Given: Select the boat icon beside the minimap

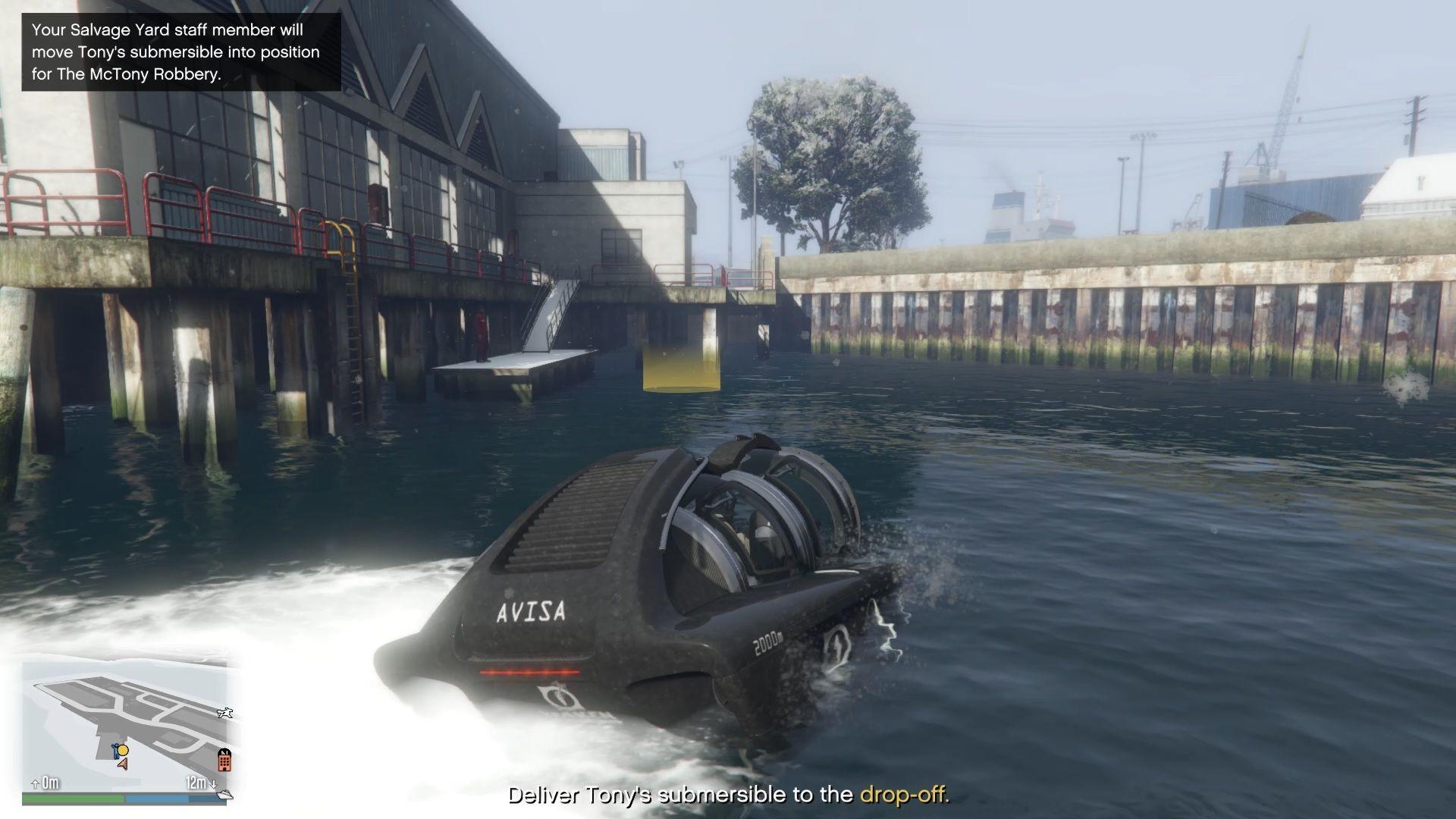Looking at the screenshot, I should pos(224,795).
